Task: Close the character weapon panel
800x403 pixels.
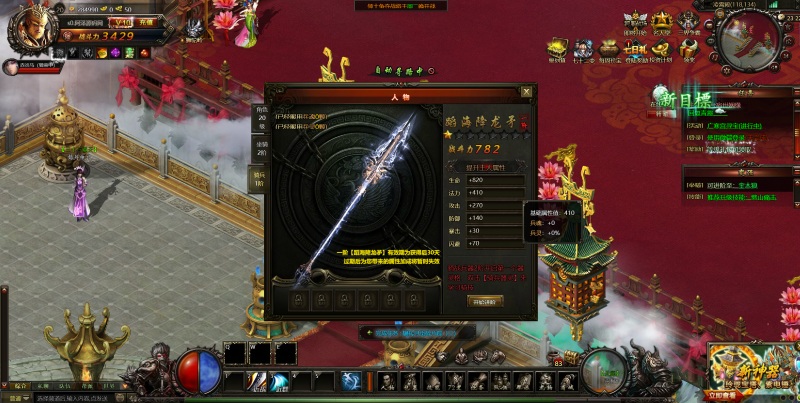Action: [x=526, y=92]
